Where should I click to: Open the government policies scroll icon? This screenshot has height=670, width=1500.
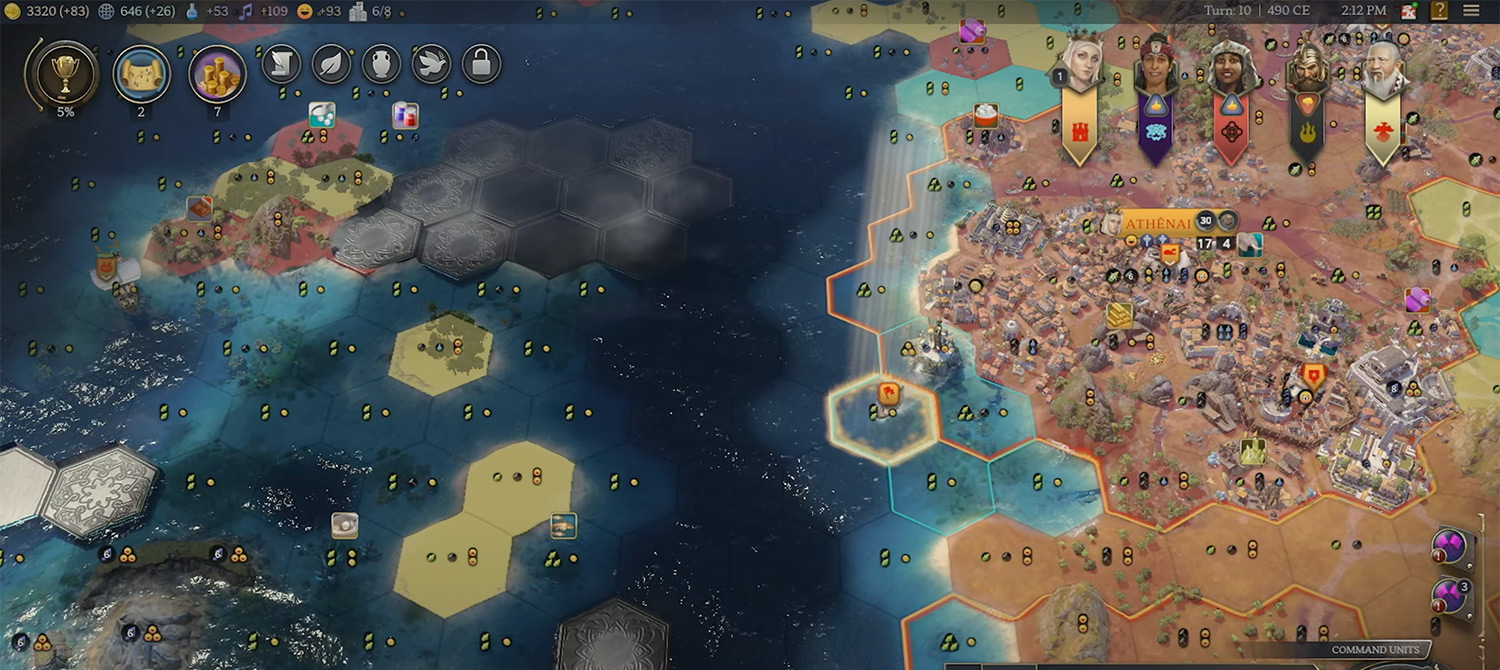tap(282, 64)
